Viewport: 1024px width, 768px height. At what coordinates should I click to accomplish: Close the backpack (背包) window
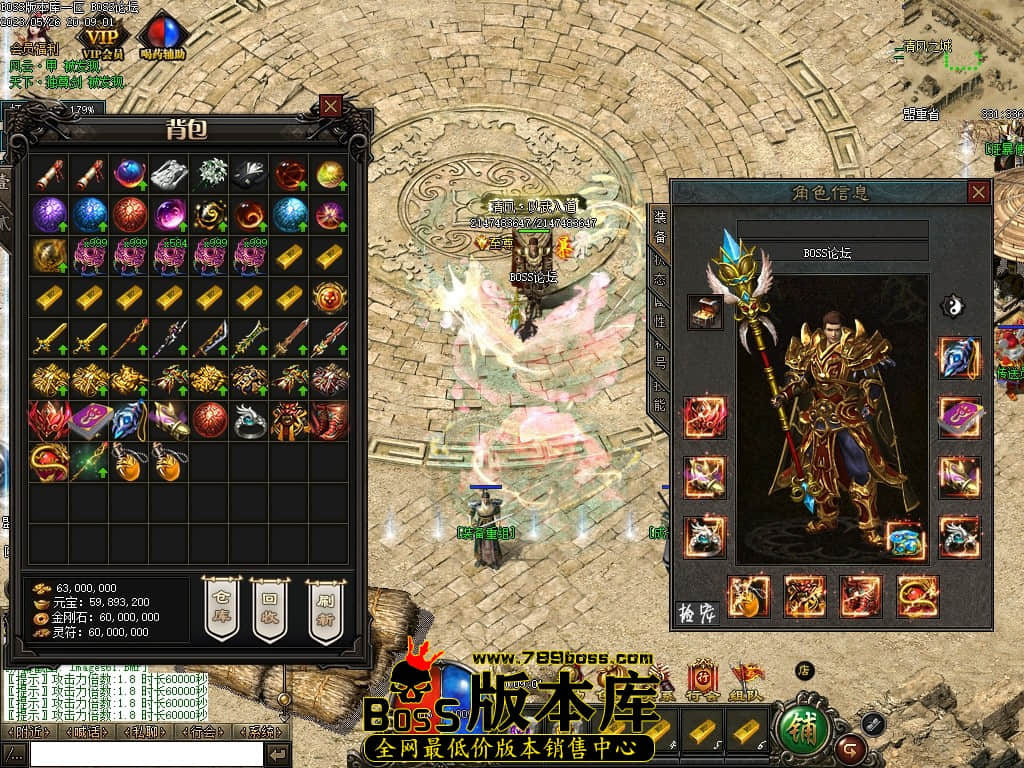click(x=331, y=105)
